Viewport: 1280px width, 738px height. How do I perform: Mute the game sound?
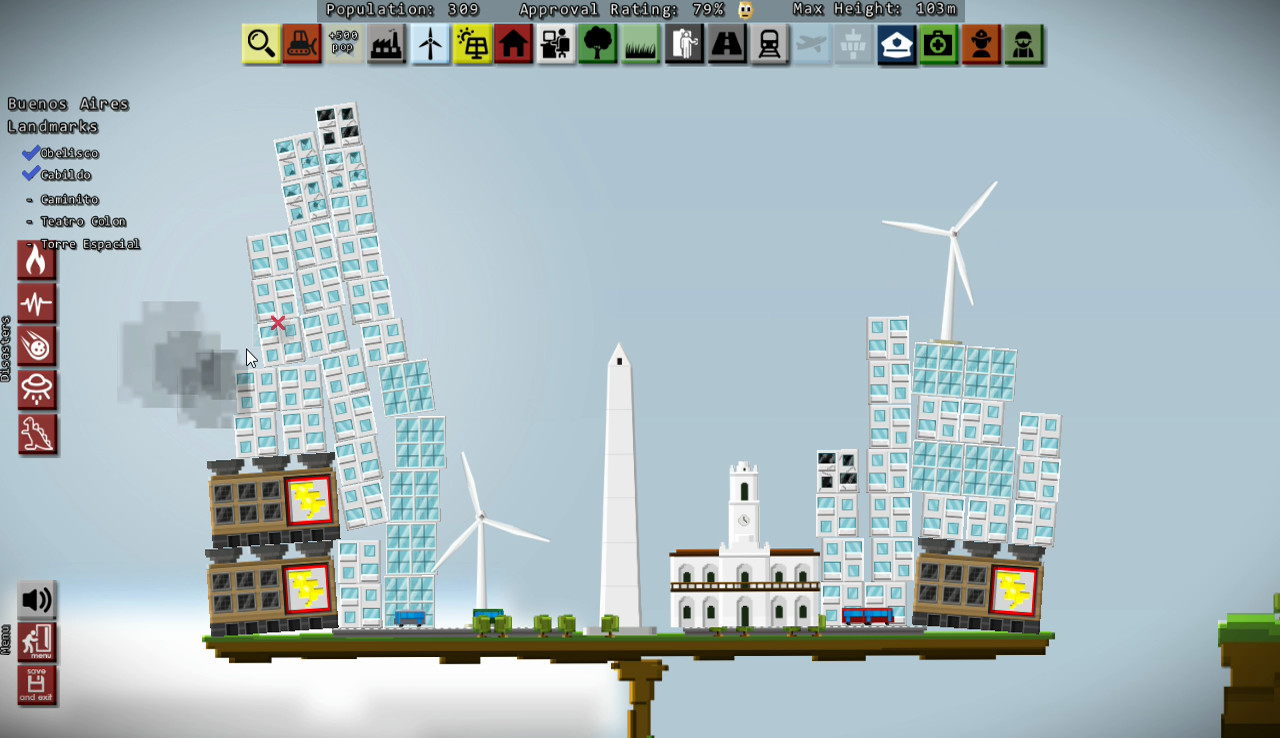pos(37,601)
